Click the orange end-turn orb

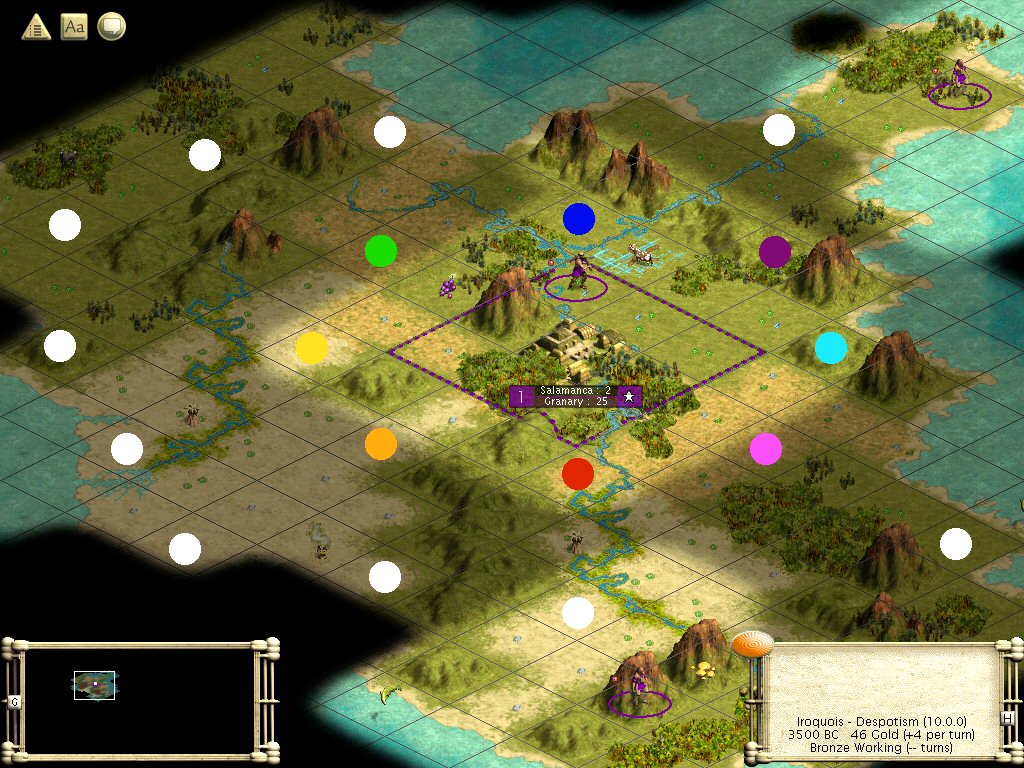point(752,643)
